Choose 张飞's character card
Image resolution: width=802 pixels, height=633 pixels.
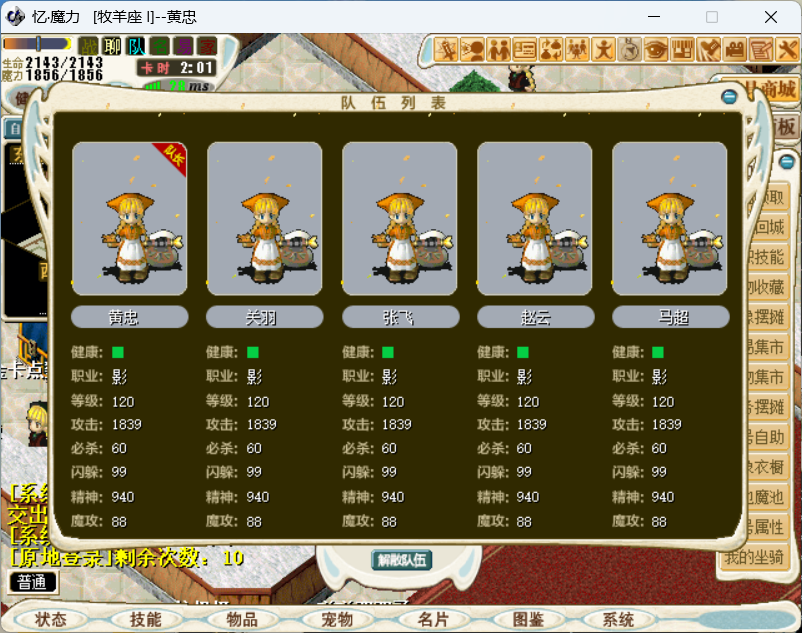tap(400, 218)
